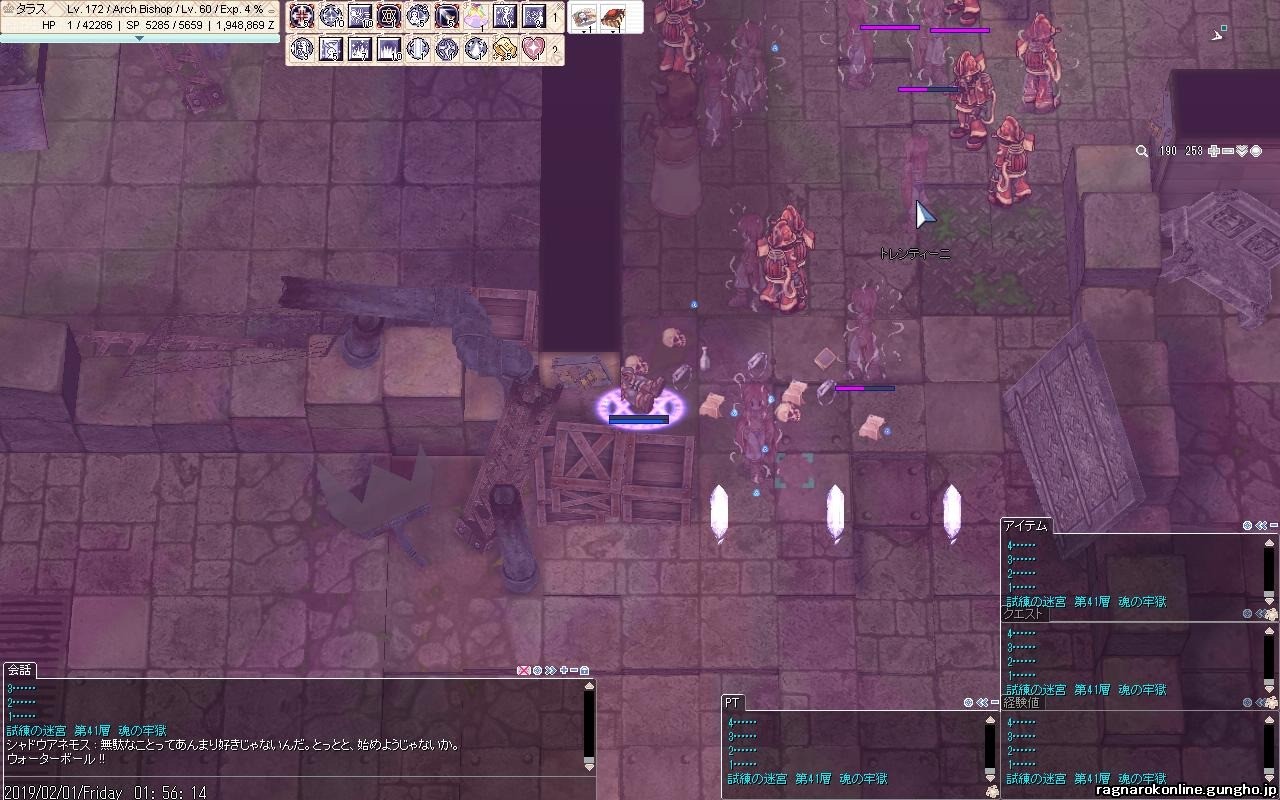Activate the hexagram skill in hotbar
Image resolution: width=1280 pixels, height=800 pixels.
pos(389,16)
